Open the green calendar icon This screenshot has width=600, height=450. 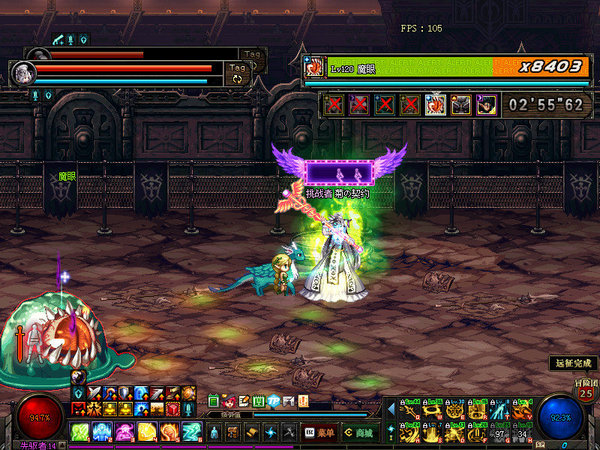click(x=213, y=400)
